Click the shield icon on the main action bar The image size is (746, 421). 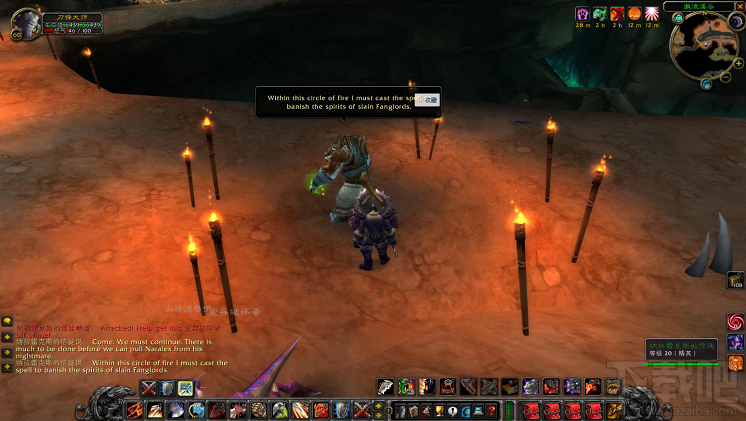(344, 410)
